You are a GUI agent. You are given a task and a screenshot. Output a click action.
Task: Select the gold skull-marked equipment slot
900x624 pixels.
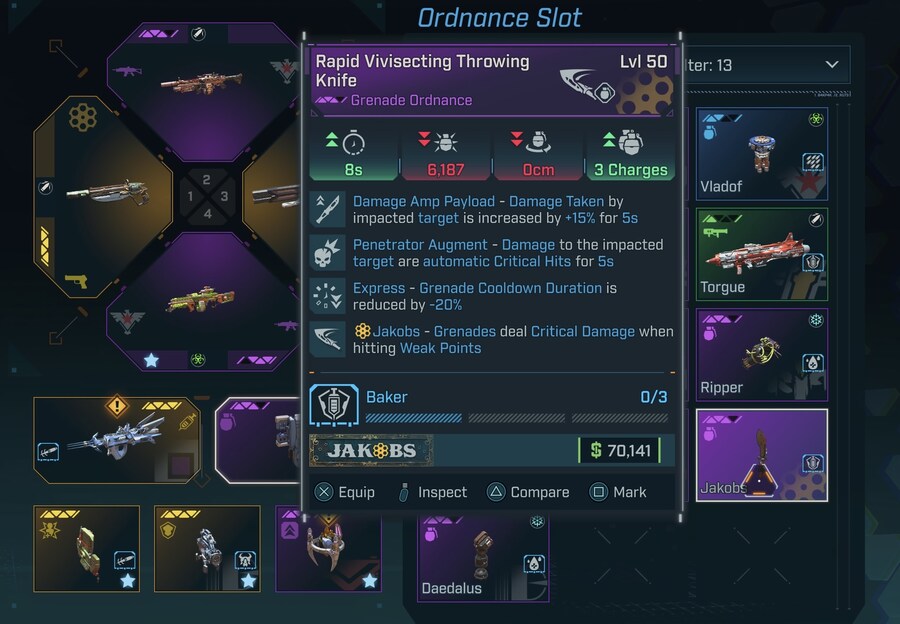[x=87, y=548]
